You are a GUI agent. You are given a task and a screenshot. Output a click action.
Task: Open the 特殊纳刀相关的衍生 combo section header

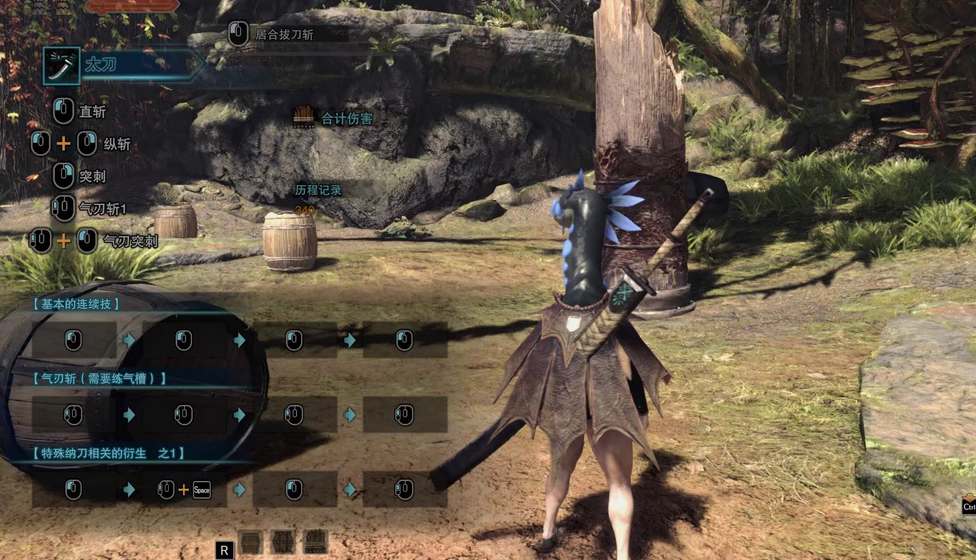tap(108, 453)
